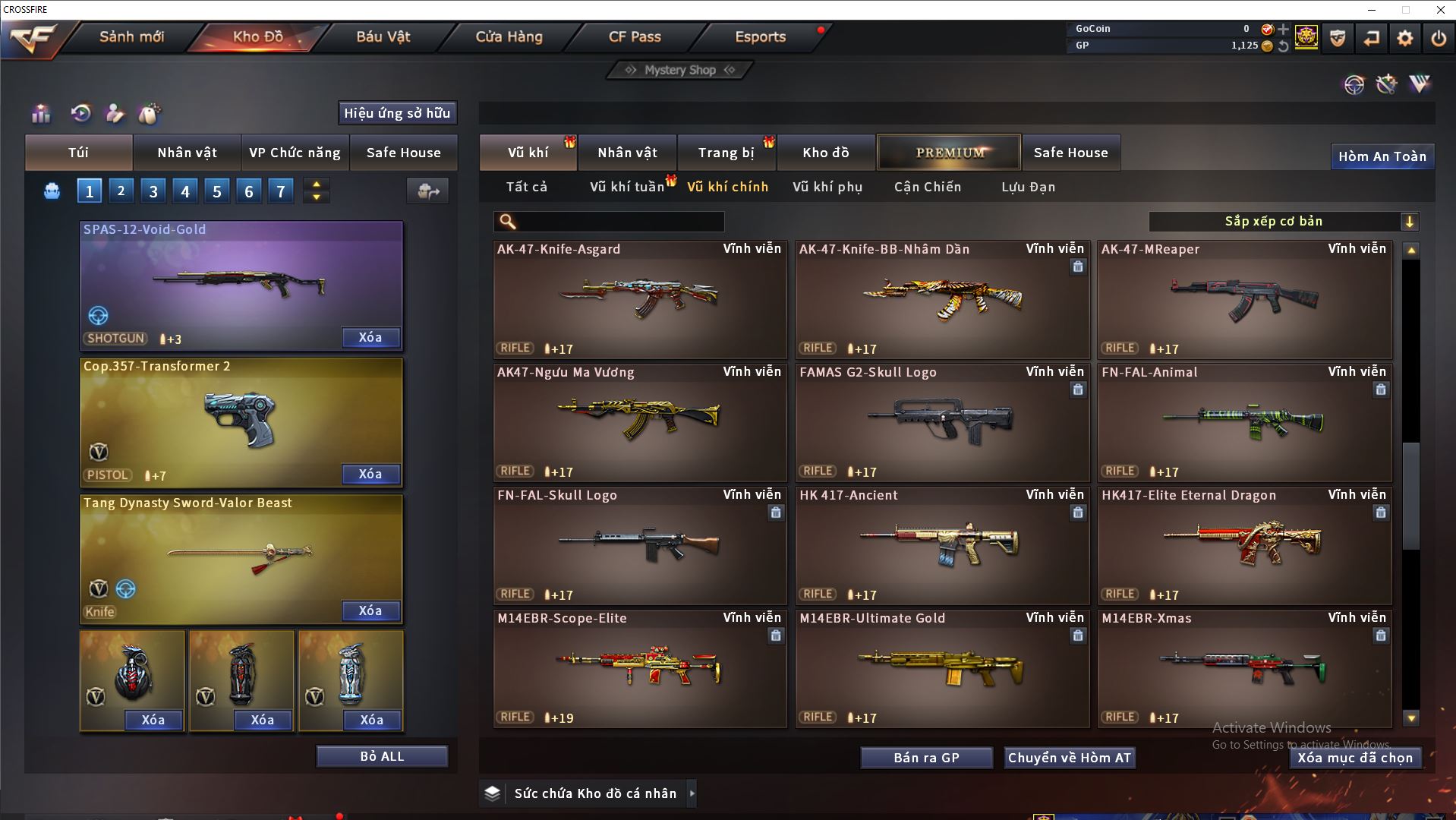Open the Sắp xếp cơ bản sort dropdown
The width and height of the screenshot is (1456, 820).
pyautogui.click(x=1283, y=222)
